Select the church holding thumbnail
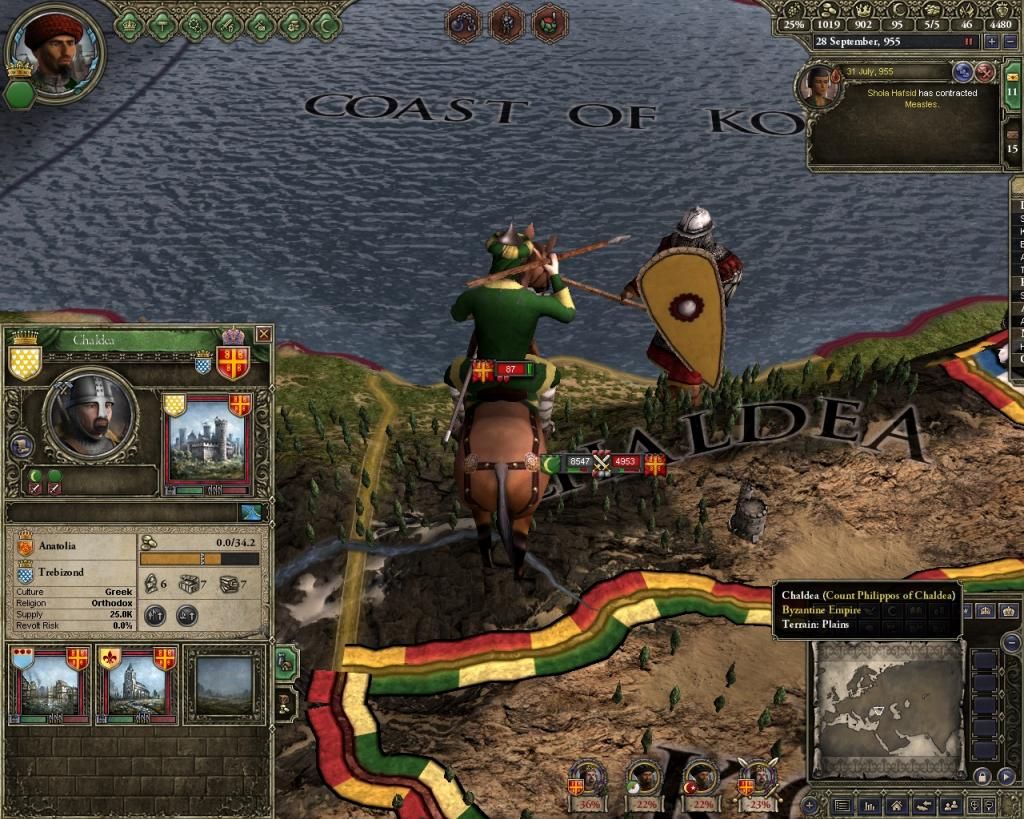This screenshot has height=819, width=1024. tap(135, 687)
